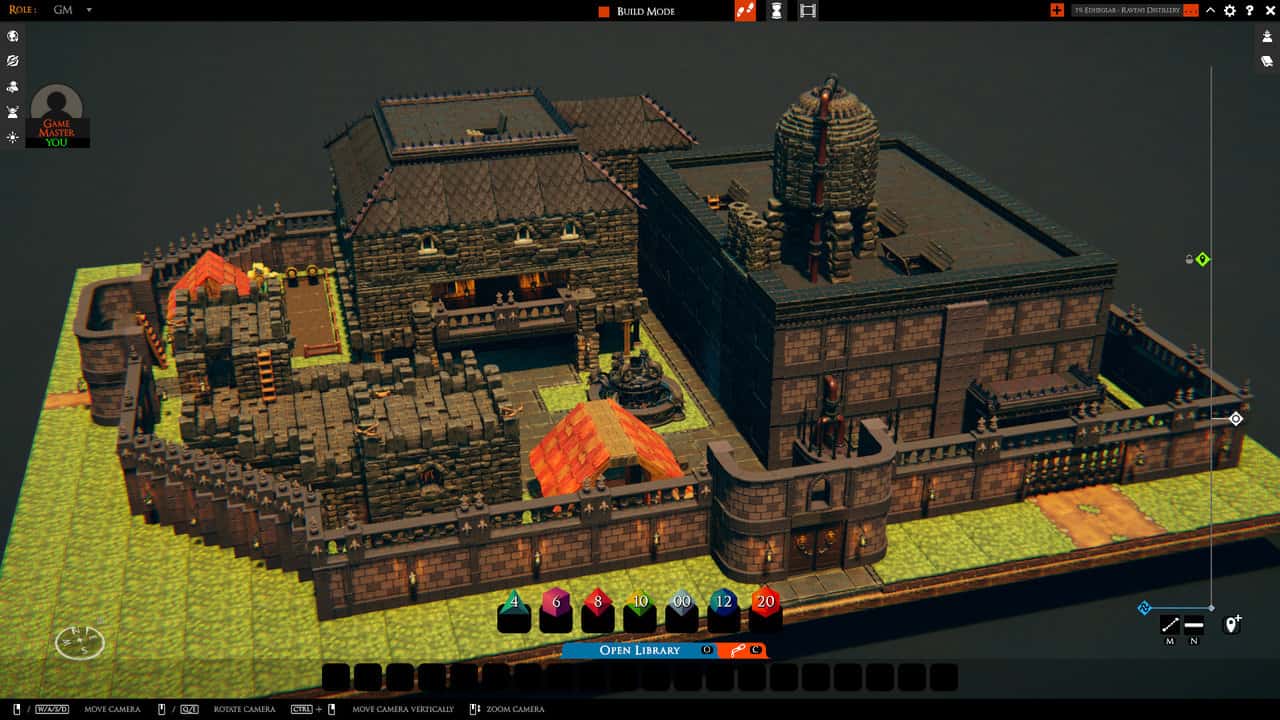Select the d6 die from the dice tray

[x=556, y=602]
